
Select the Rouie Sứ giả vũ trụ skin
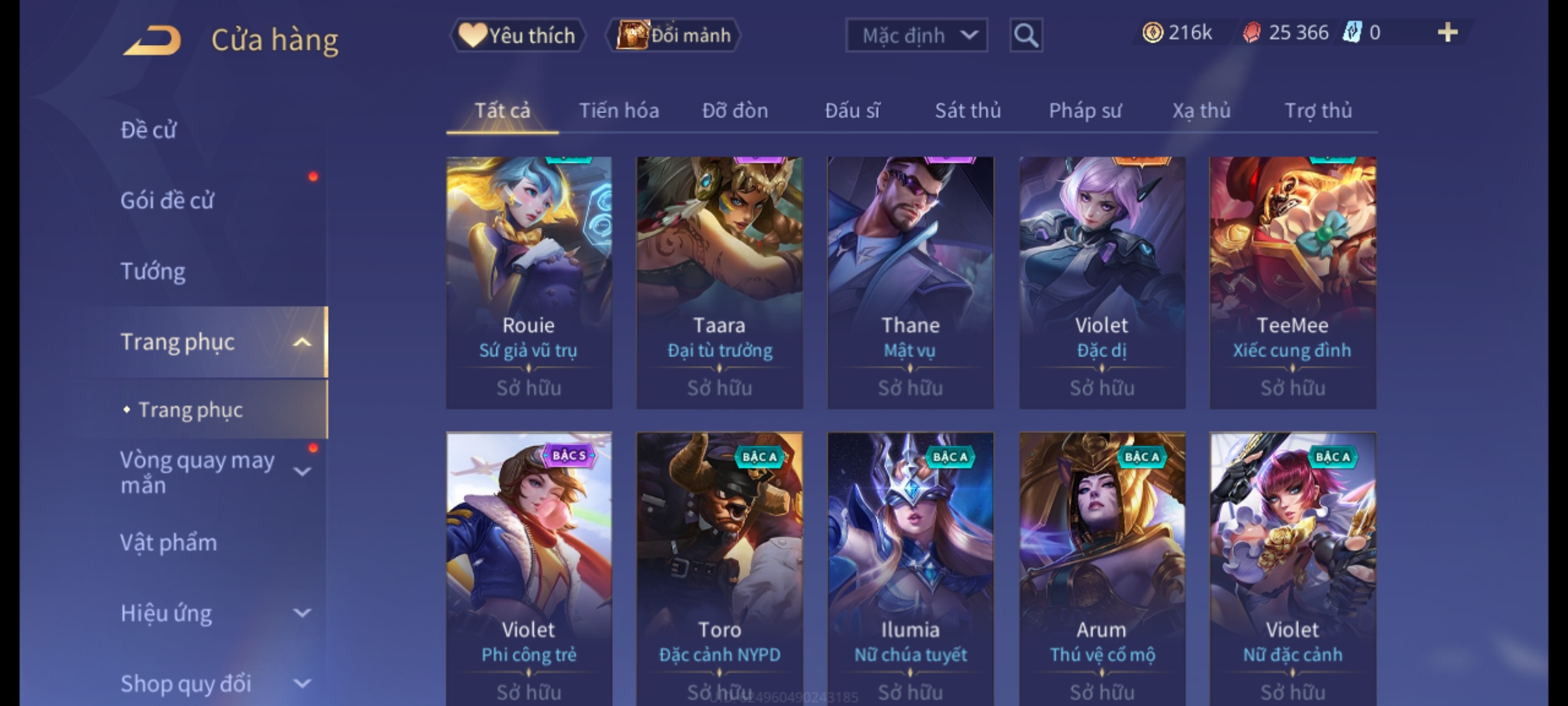click(x=529, y=282)
